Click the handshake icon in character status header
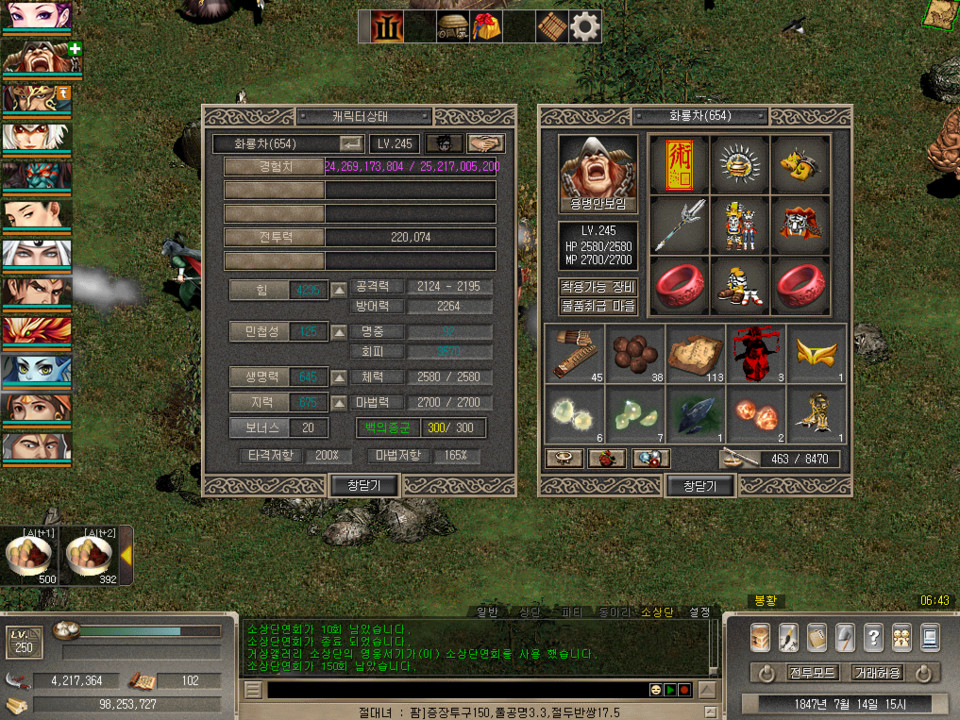The height and width of the screenshot is (720, 960). 485,144
